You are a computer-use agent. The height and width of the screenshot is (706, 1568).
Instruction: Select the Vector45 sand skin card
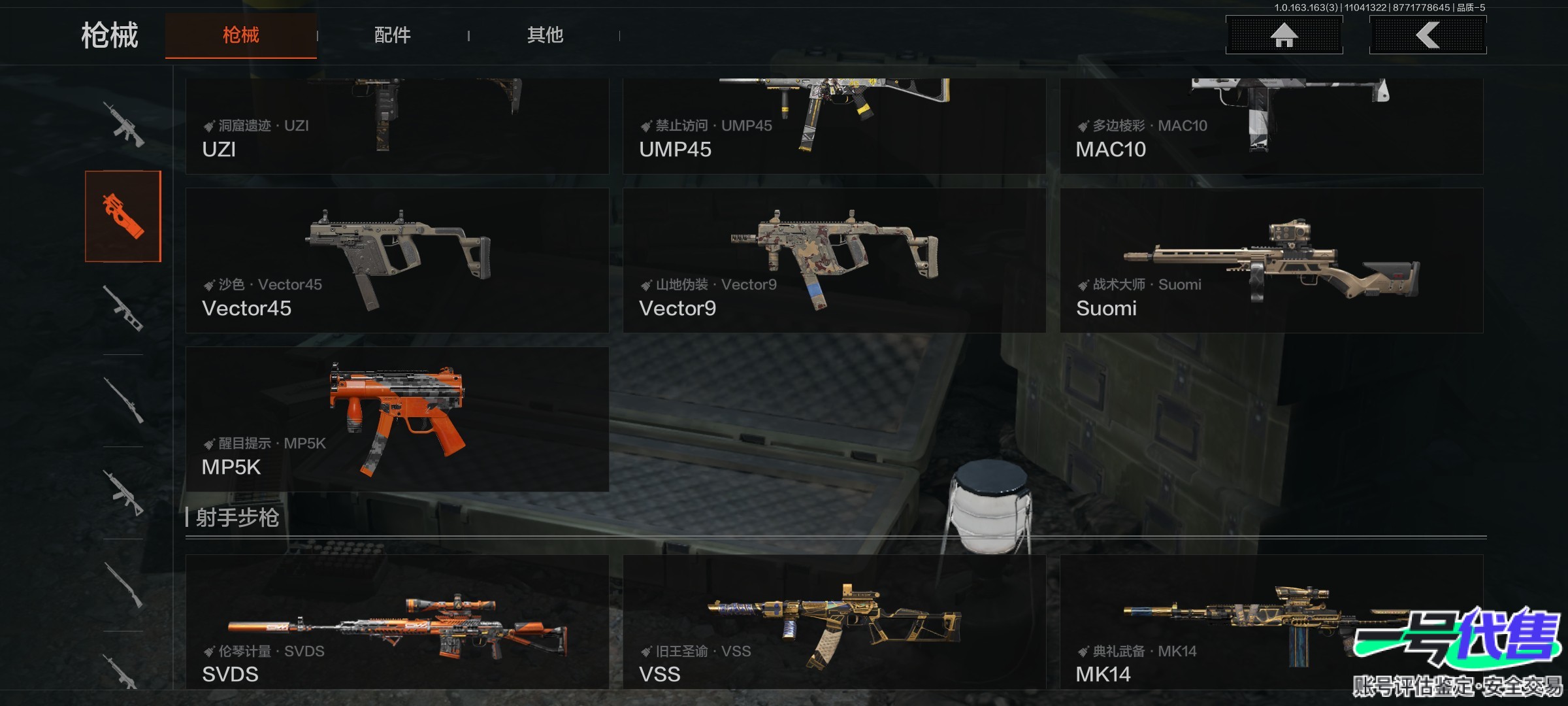[397, 260]
